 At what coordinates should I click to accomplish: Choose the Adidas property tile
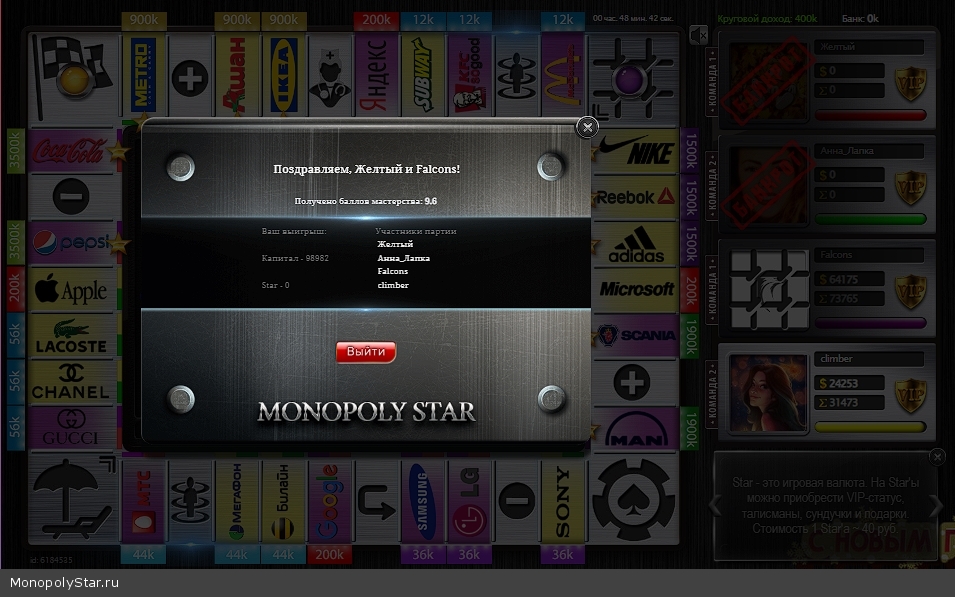click(636, 244)
